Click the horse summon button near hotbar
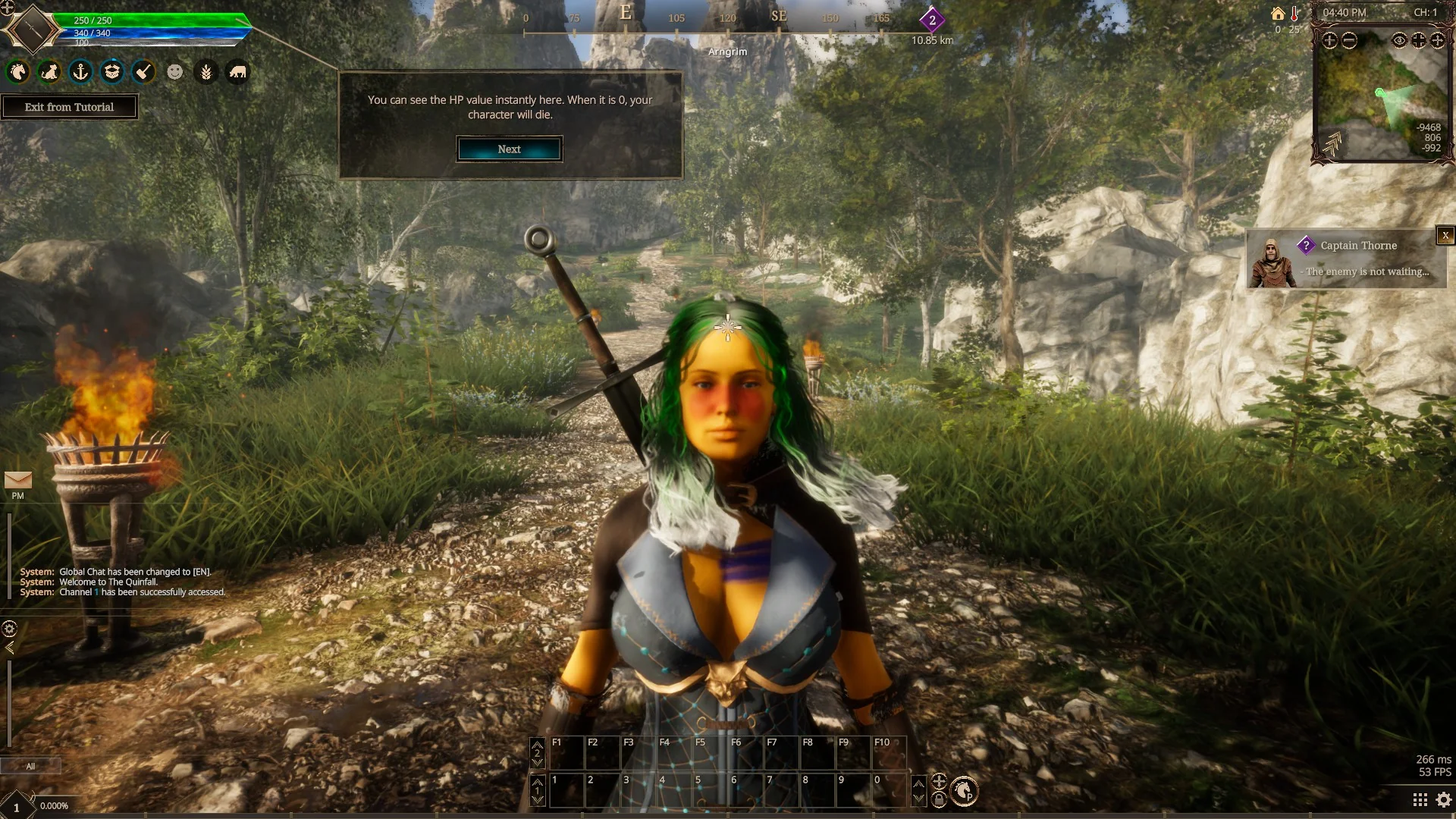The width and height of the screenshot is (1456, 819). point(964,791)
